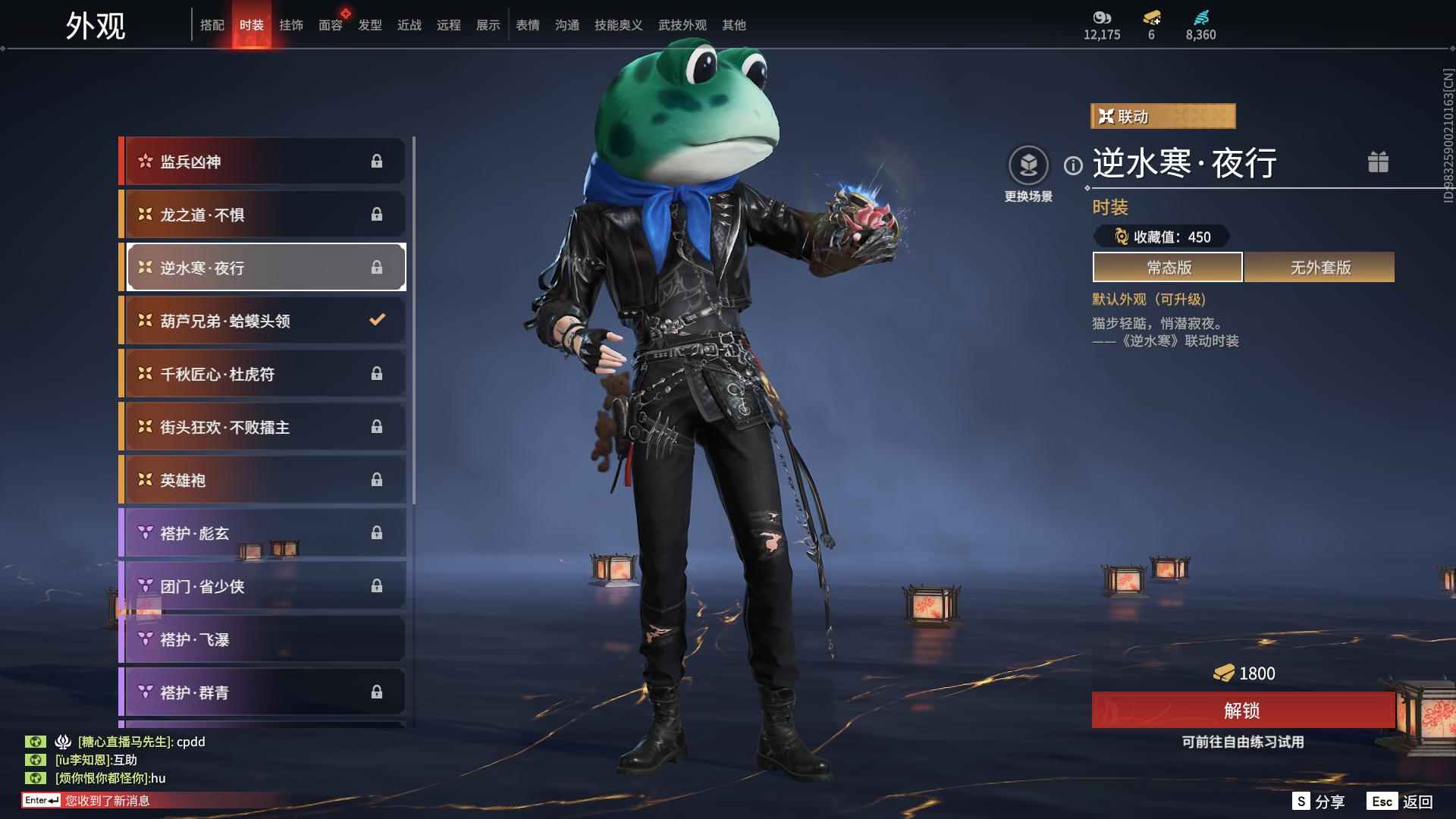Pick the 千秋匠心·杜虎符 outfit
The height and width of the screenshot is (819, 1456).
click(262, 374)
